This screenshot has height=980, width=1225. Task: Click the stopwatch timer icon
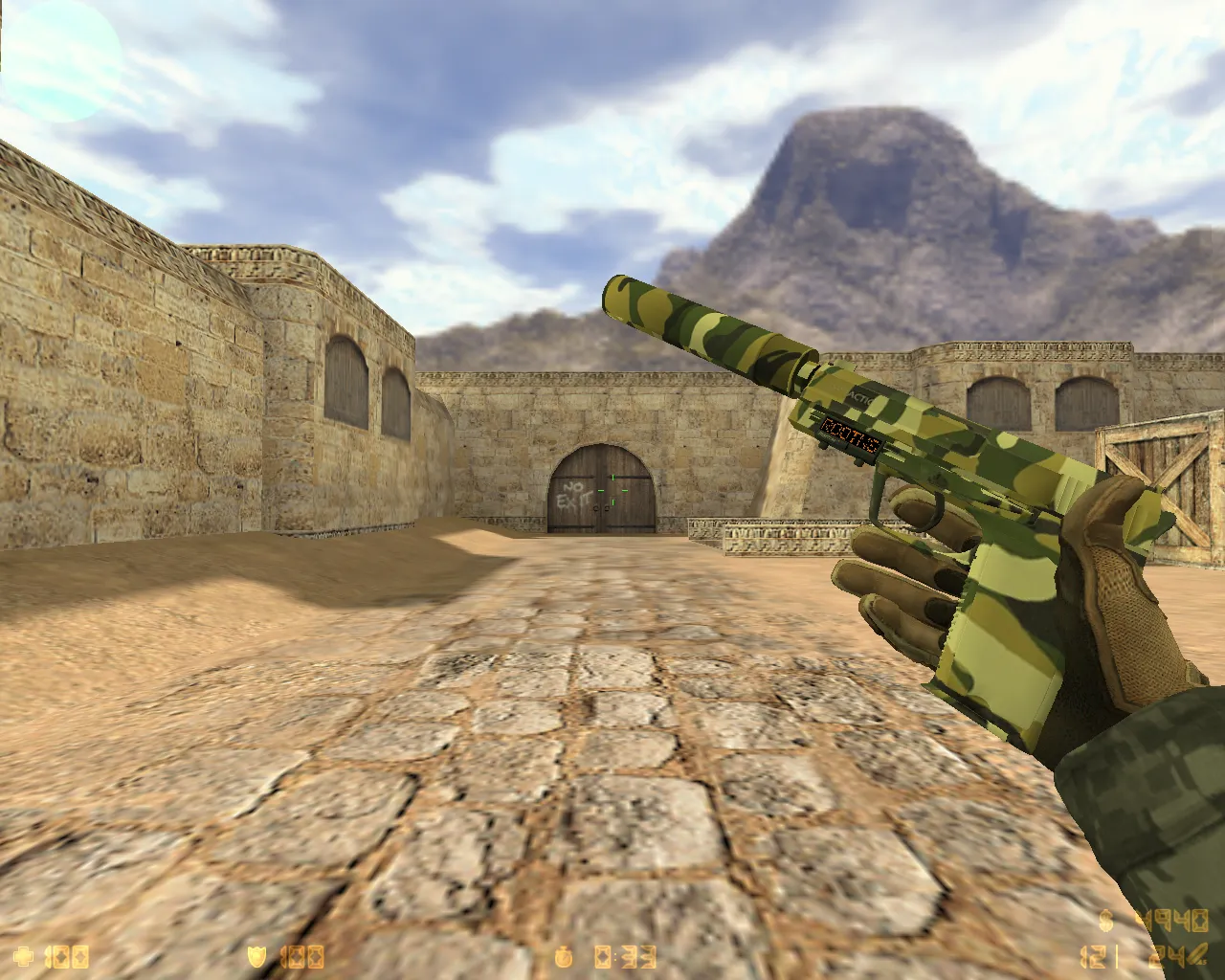tap(565, 956)
